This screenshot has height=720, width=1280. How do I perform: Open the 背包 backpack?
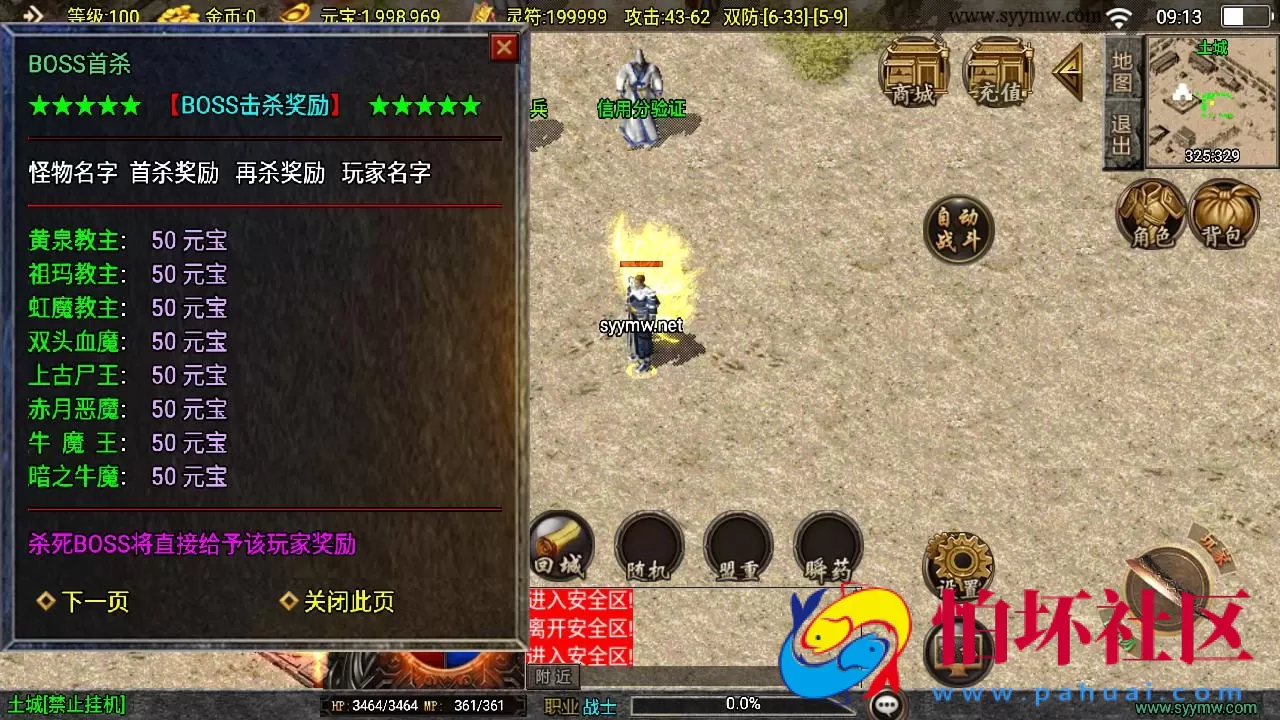coord(1225,213)
